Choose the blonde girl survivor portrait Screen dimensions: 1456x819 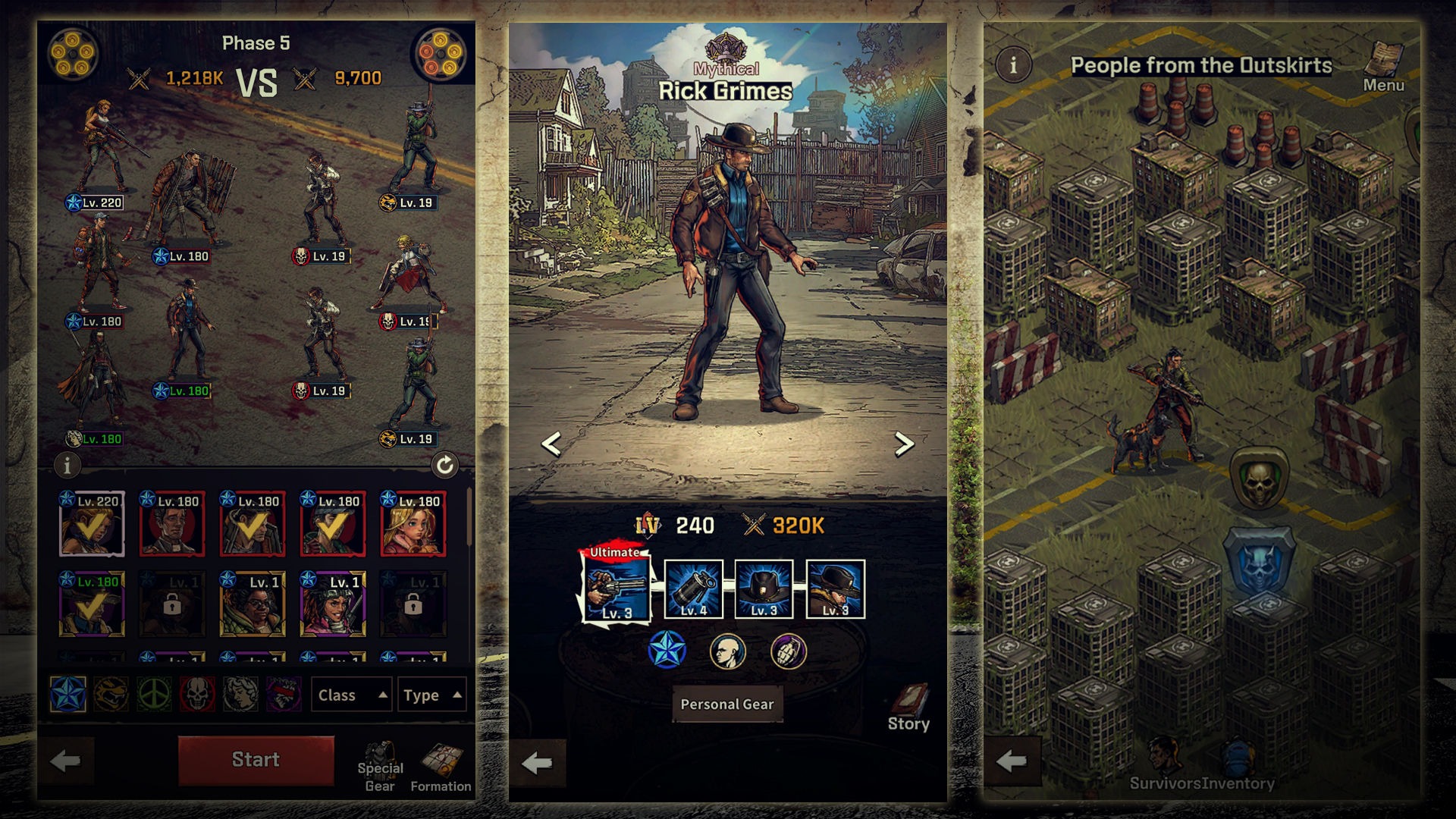click(x=413, y=524)
